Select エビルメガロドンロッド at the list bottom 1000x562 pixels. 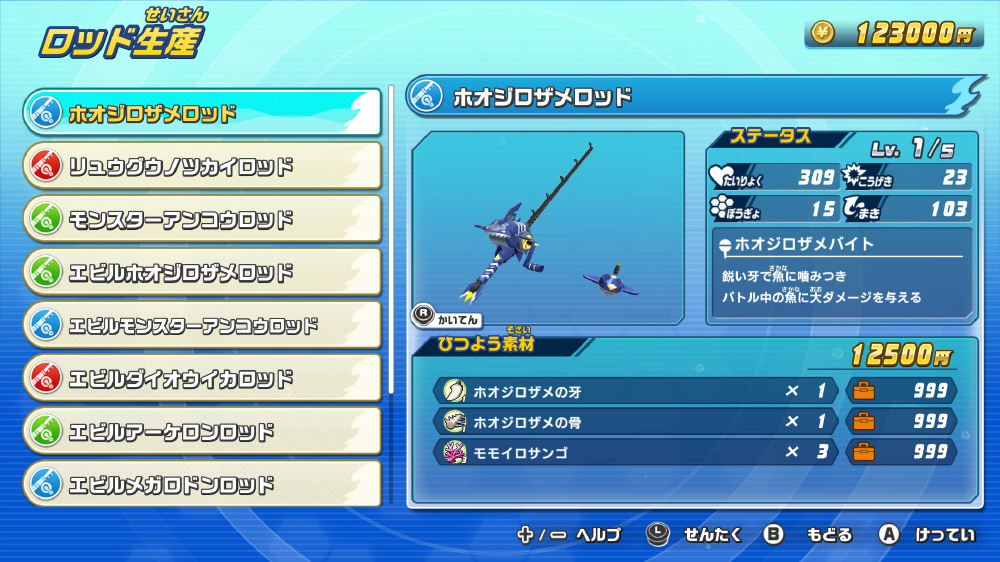point(202,484)
